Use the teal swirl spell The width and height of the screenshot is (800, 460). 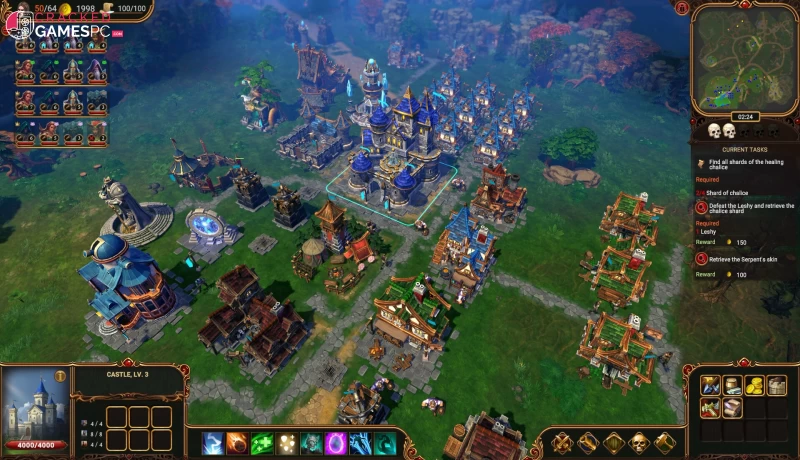point(384,442)
